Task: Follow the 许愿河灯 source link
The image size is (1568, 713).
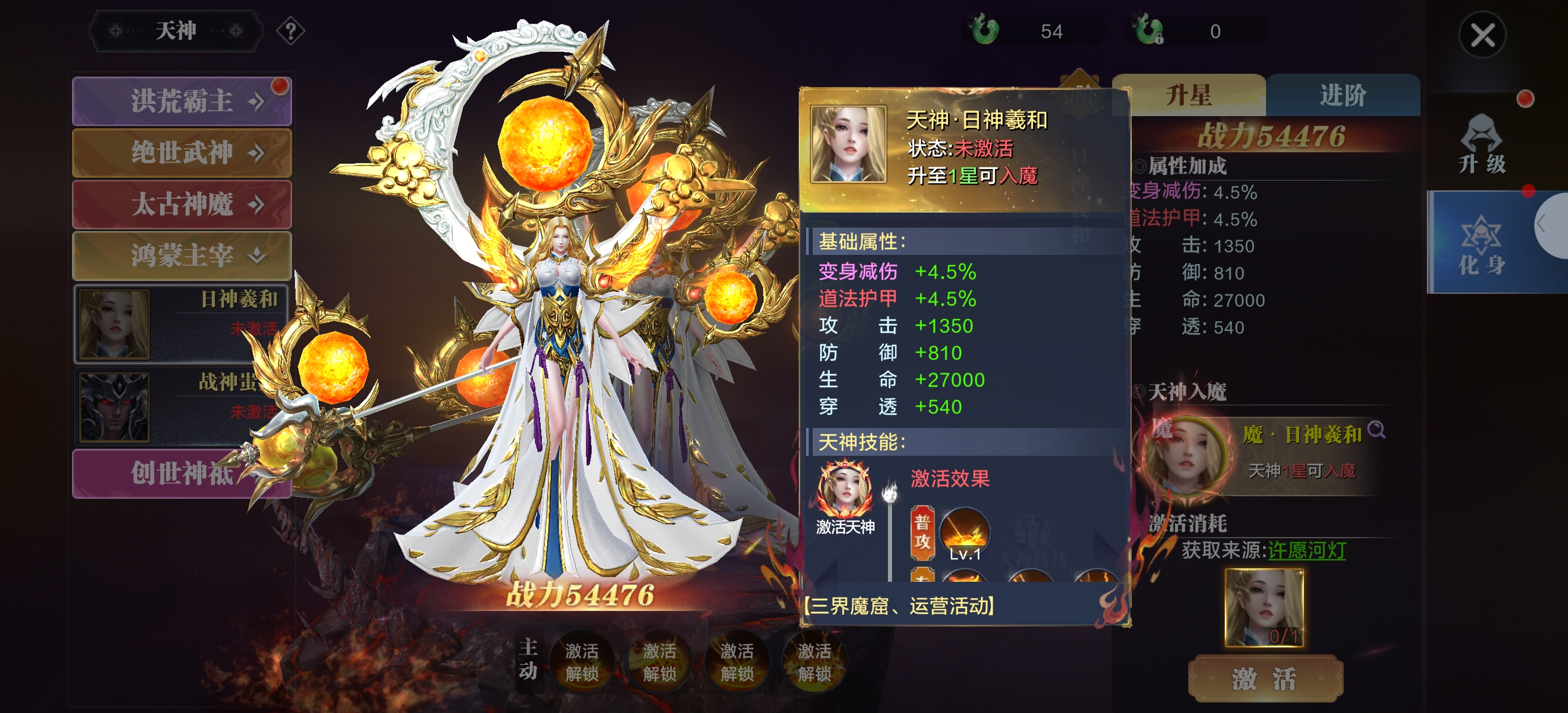Action: (x=1306, y=550)
